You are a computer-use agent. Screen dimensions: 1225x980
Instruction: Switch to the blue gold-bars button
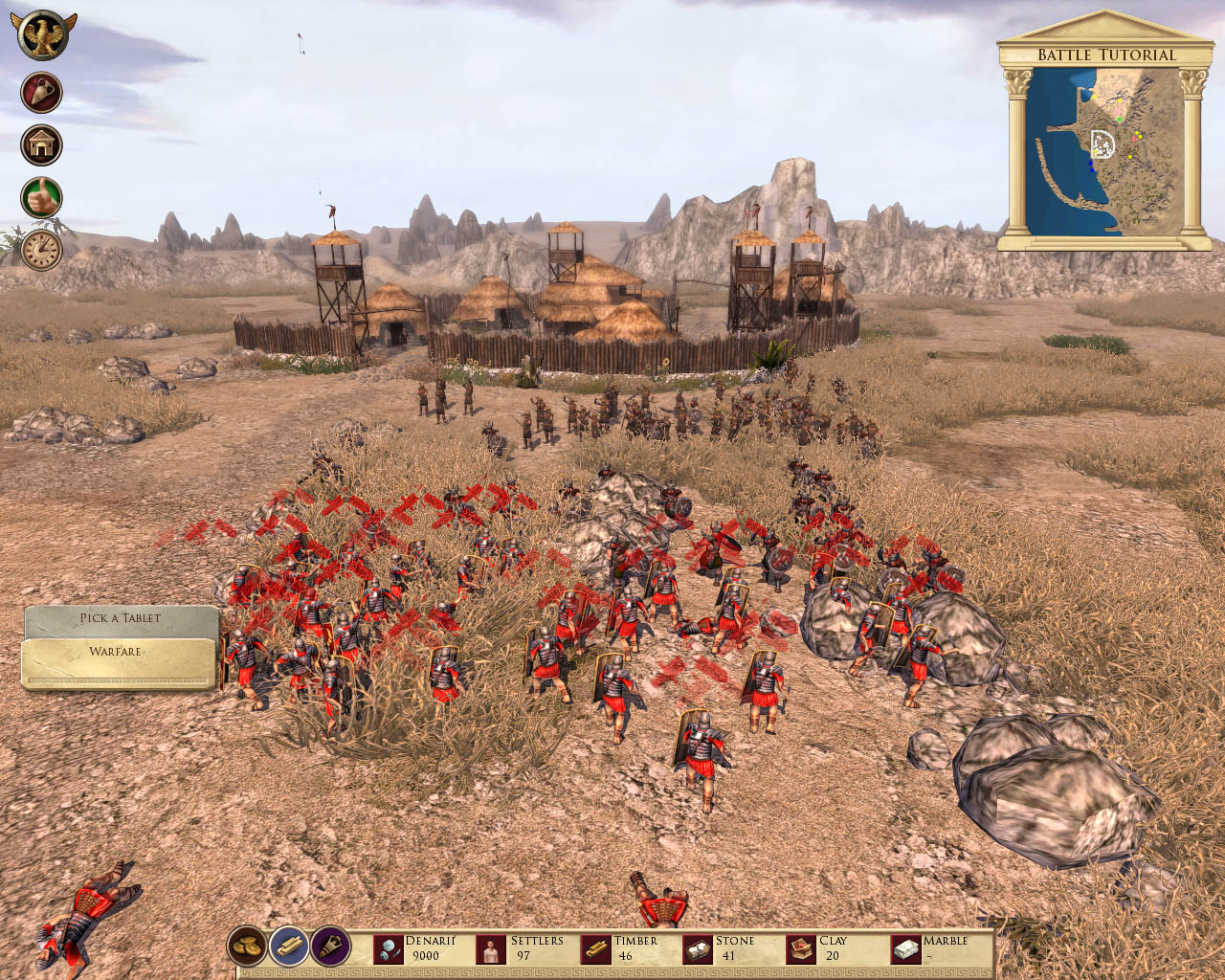tap(288, 947)
